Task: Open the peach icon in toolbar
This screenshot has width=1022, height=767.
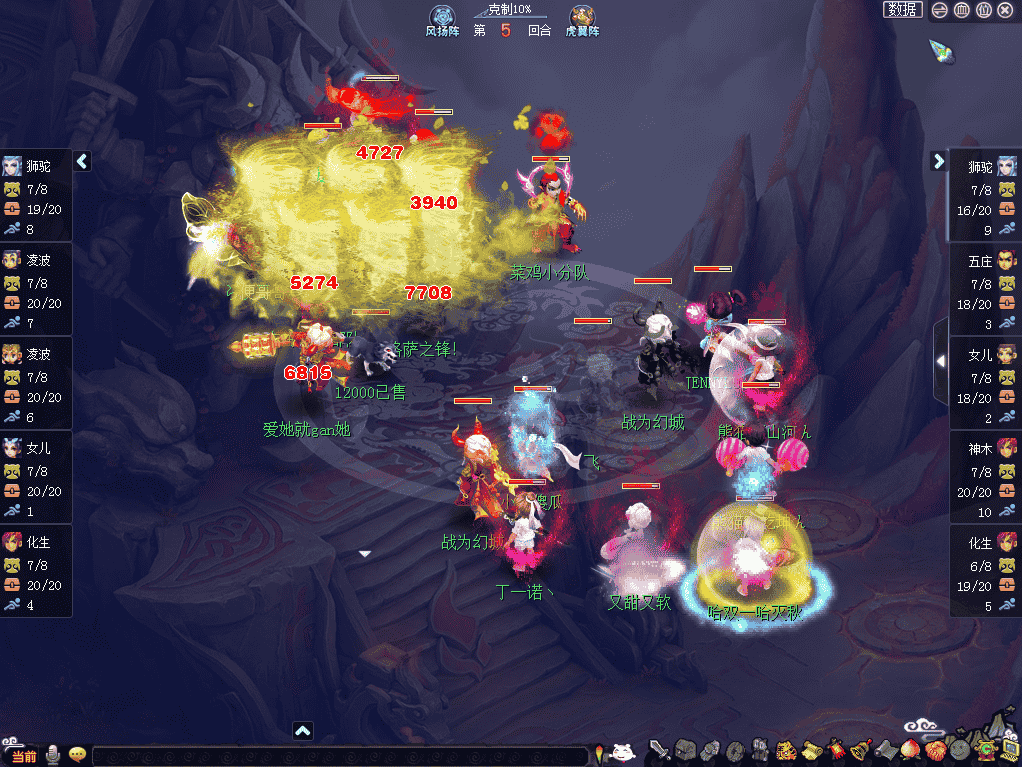Action: (910, 750)
